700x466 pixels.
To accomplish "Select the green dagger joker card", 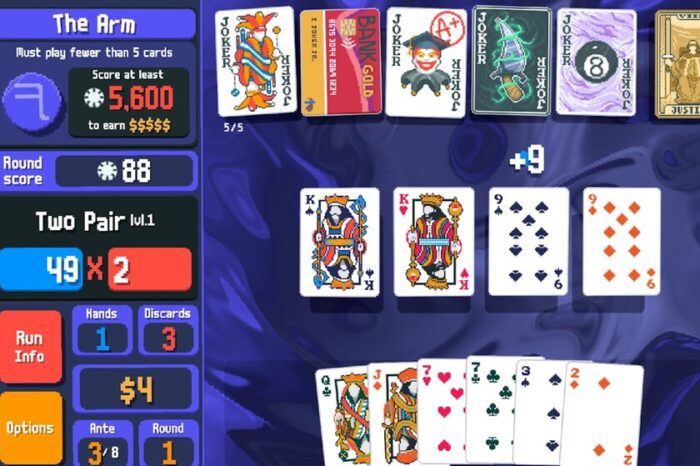I will (x=511, y=62).
